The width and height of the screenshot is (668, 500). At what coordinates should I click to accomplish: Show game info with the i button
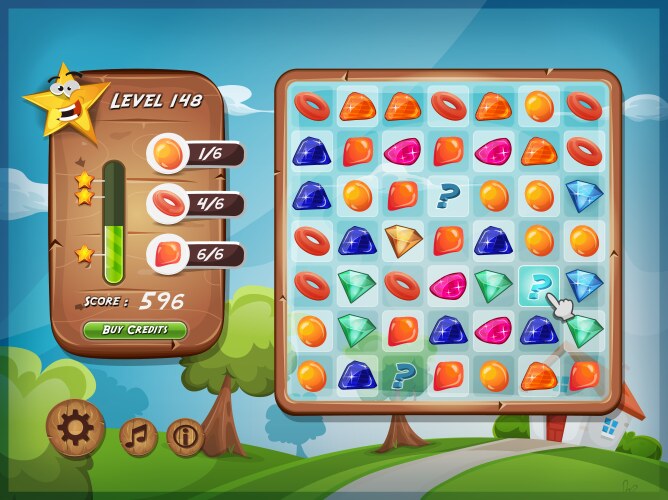click(186, 435)
